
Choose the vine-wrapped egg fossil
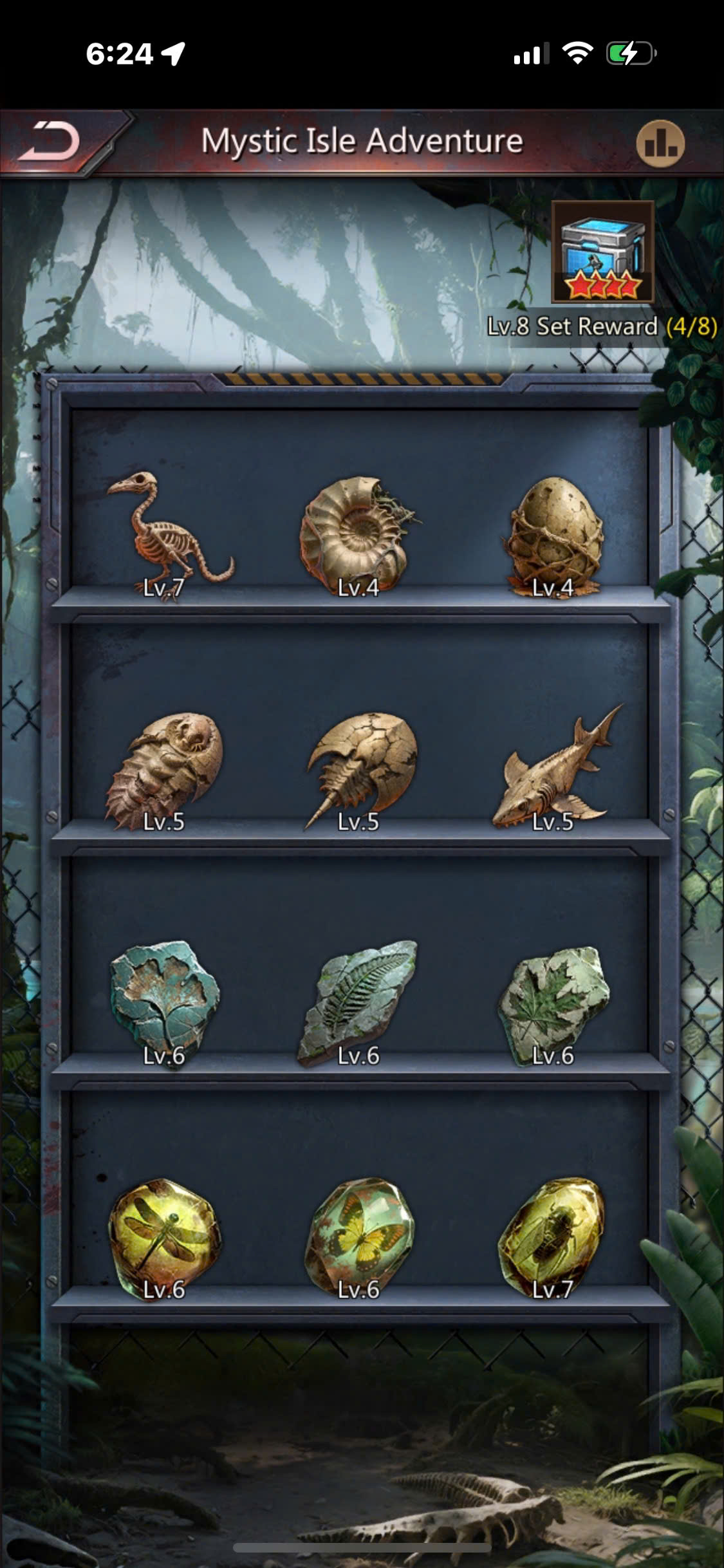(x=555, y=532)
